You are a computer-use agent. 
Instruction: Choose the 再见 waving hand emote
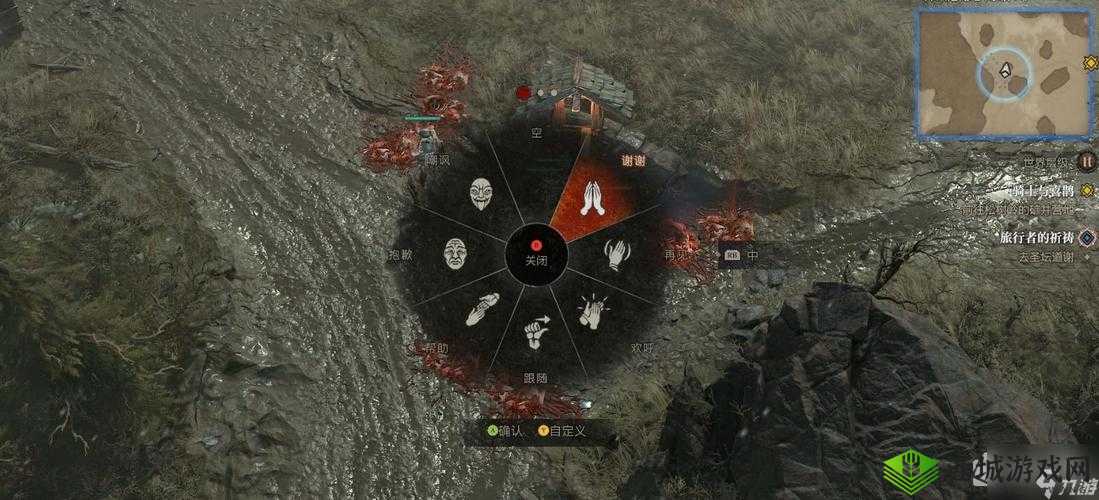tap(617, 256)
